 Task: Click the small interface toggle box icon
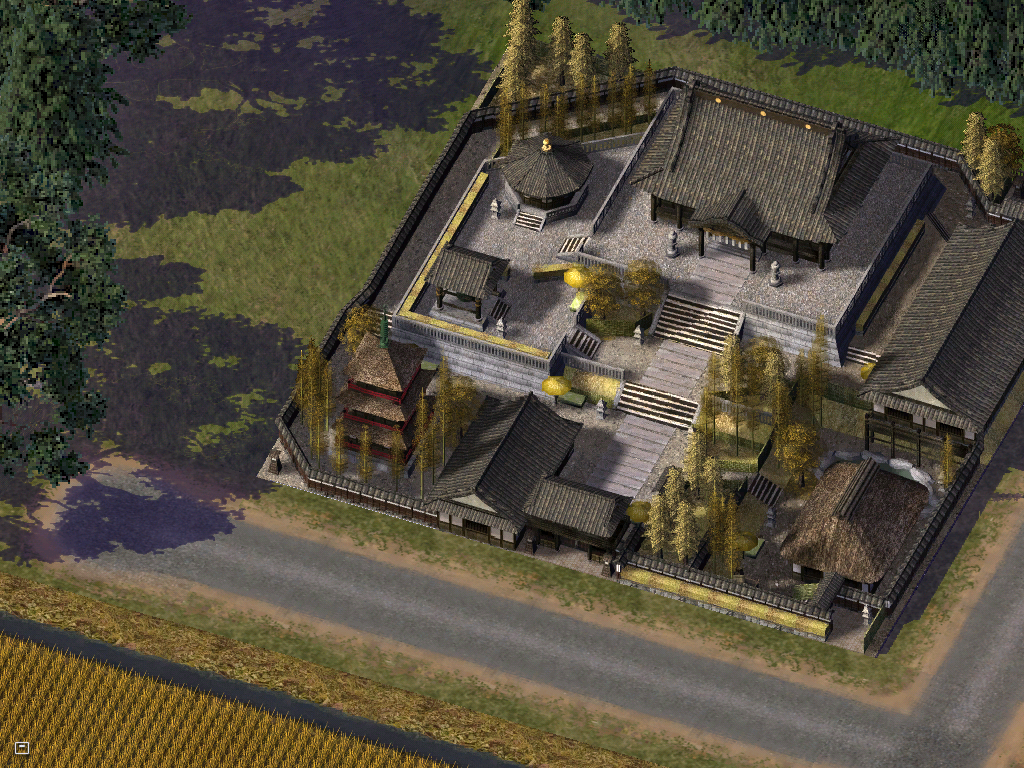point(22,747)
